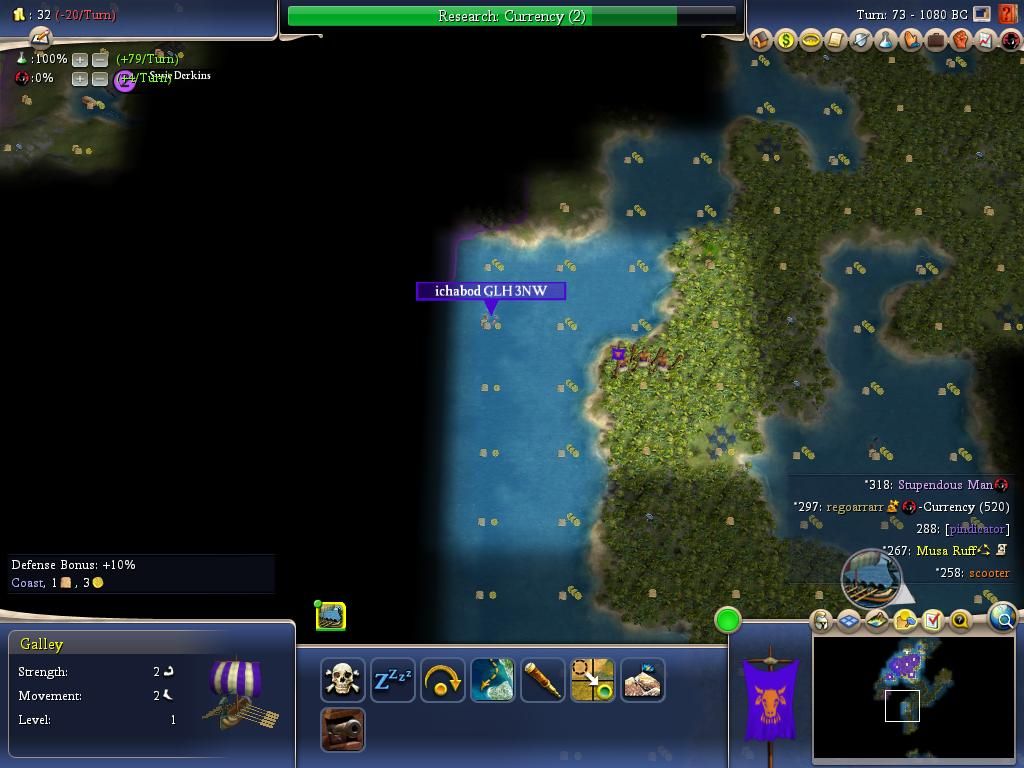Activate the explore coastline command

pyautogui.click(x=492, y=680)
